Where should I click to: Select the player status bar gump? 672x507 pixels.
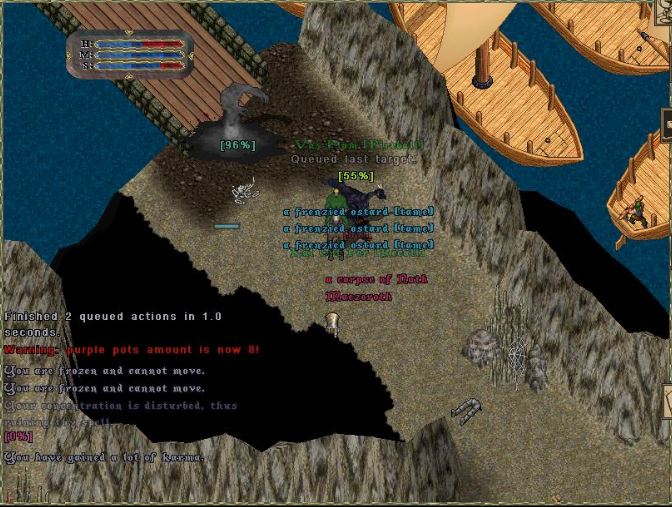point(128,54)
